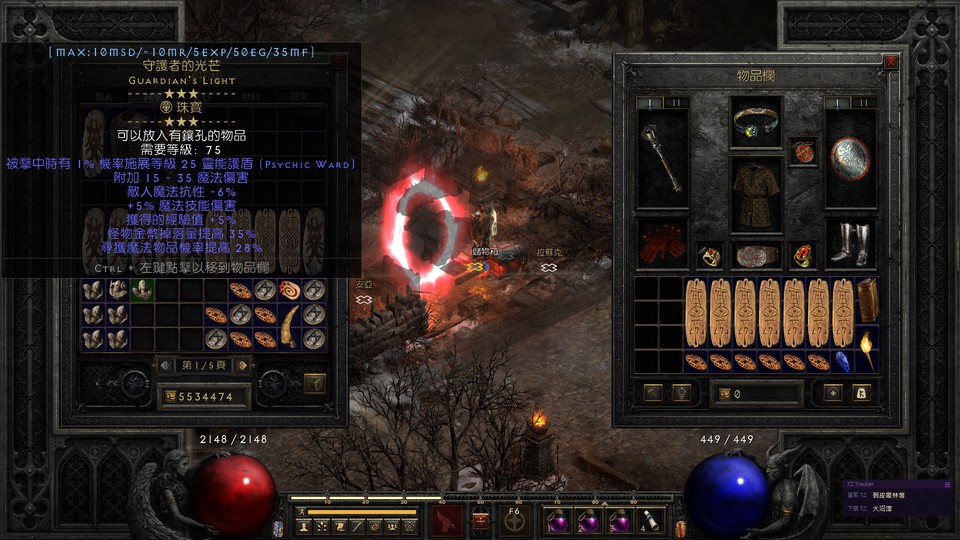Go to next stash page
The height and width of the screenshot is (540, 960).
tap(239, 365)
